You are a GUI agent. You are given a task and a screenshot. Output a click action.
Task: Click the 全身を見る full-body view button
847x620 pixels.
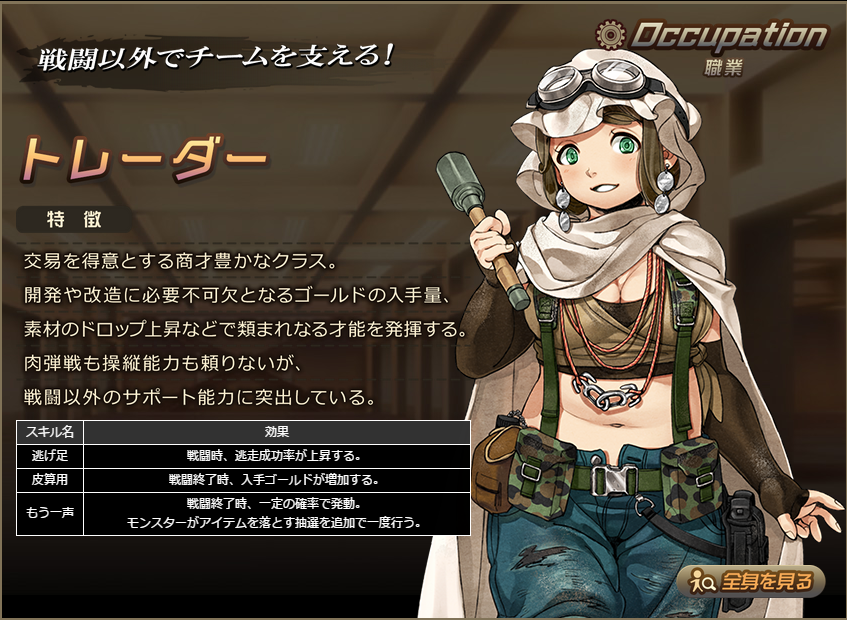(750, 580)
